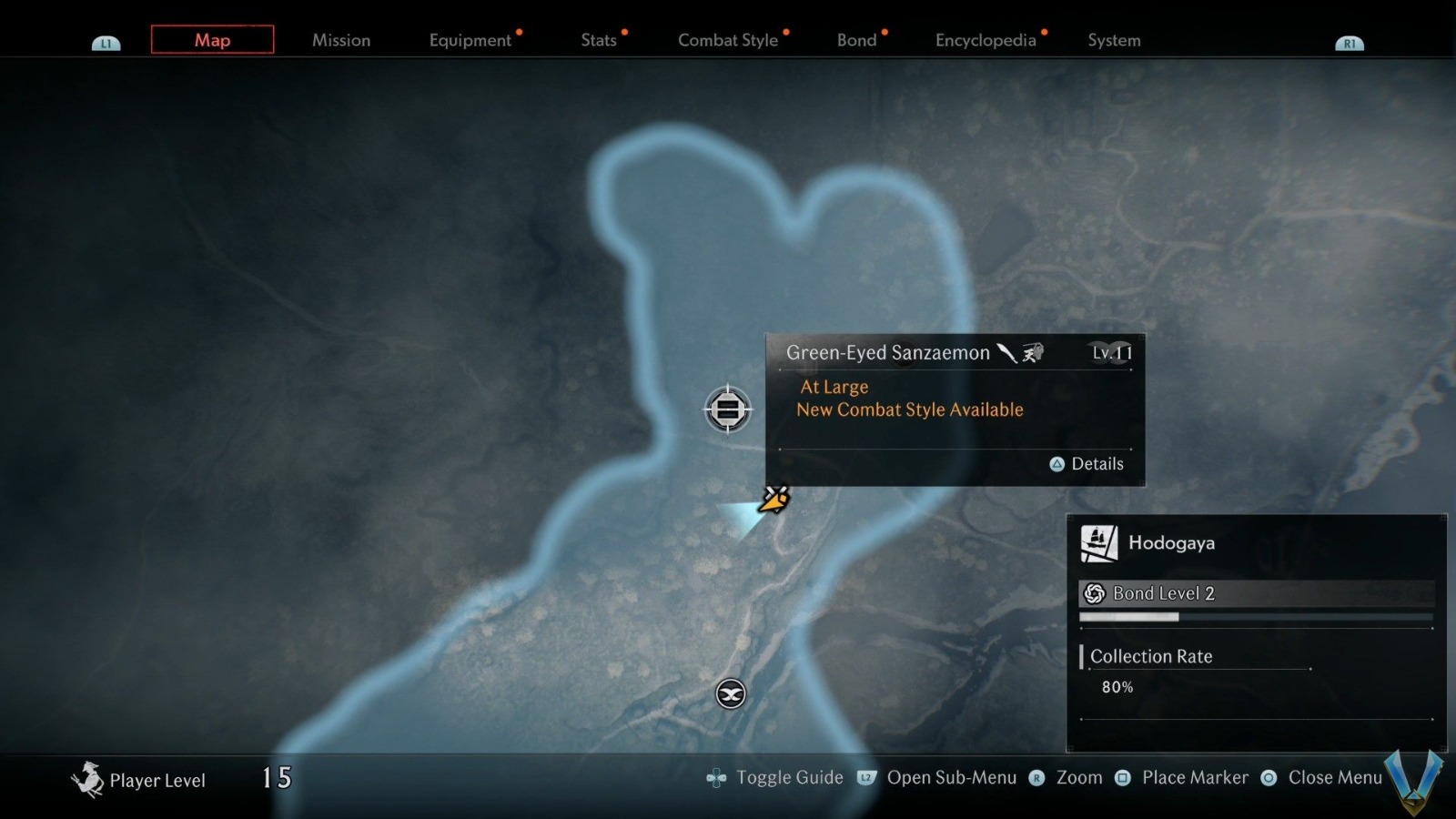1456x819 pixels.
Task: Toggle Guide using the d-pad prompt
Action: (x=715, y=778)
